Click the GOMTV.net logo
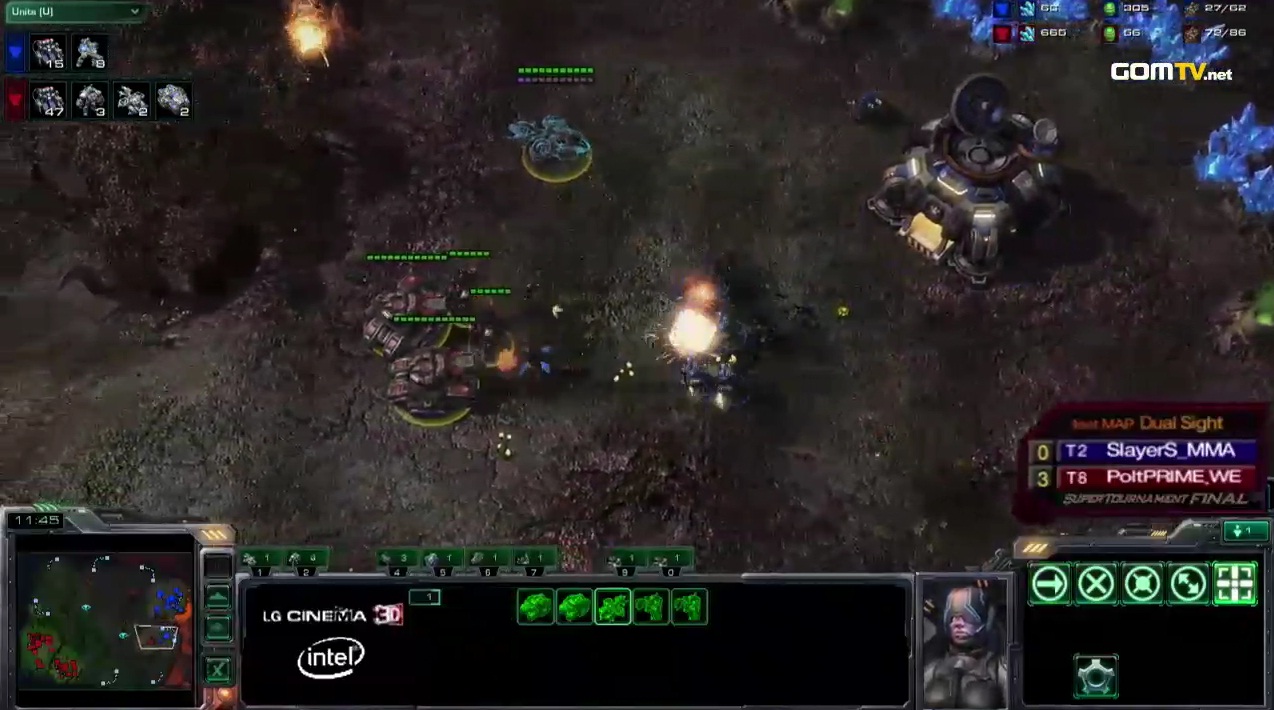Viewport: 1274px width, 710px height. pyautogui.click(x=1171, y=72)
